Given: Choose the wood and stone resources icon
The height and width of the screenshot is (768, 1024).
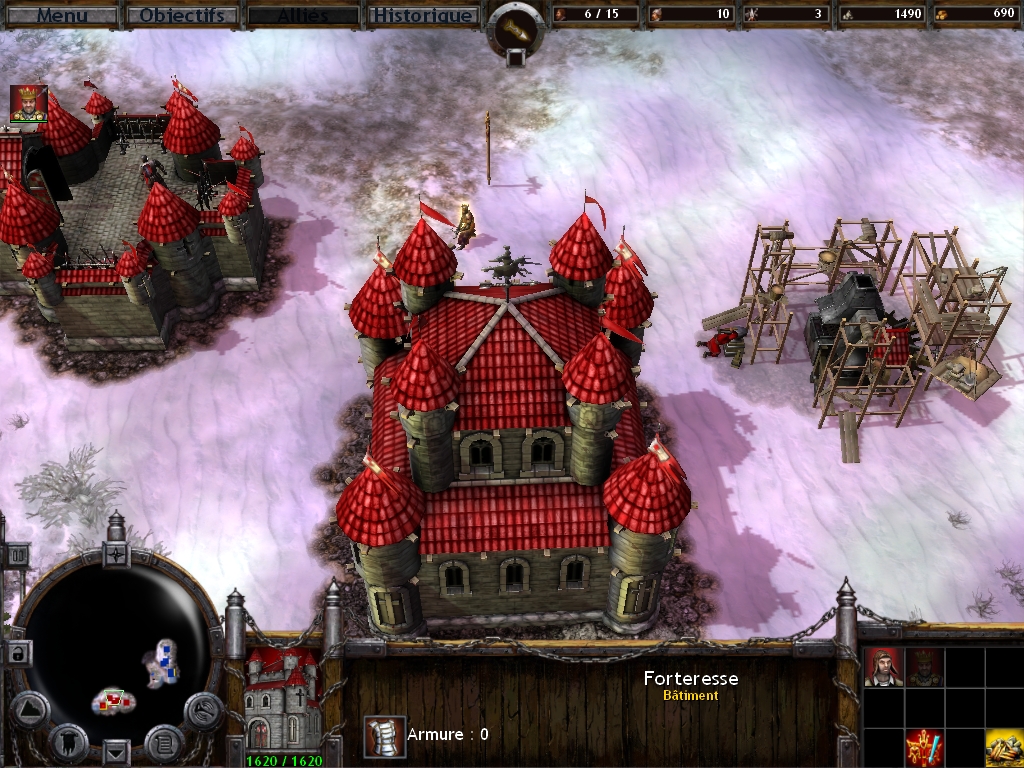Looking at the screenshot, I should (x=1004, y=747).
